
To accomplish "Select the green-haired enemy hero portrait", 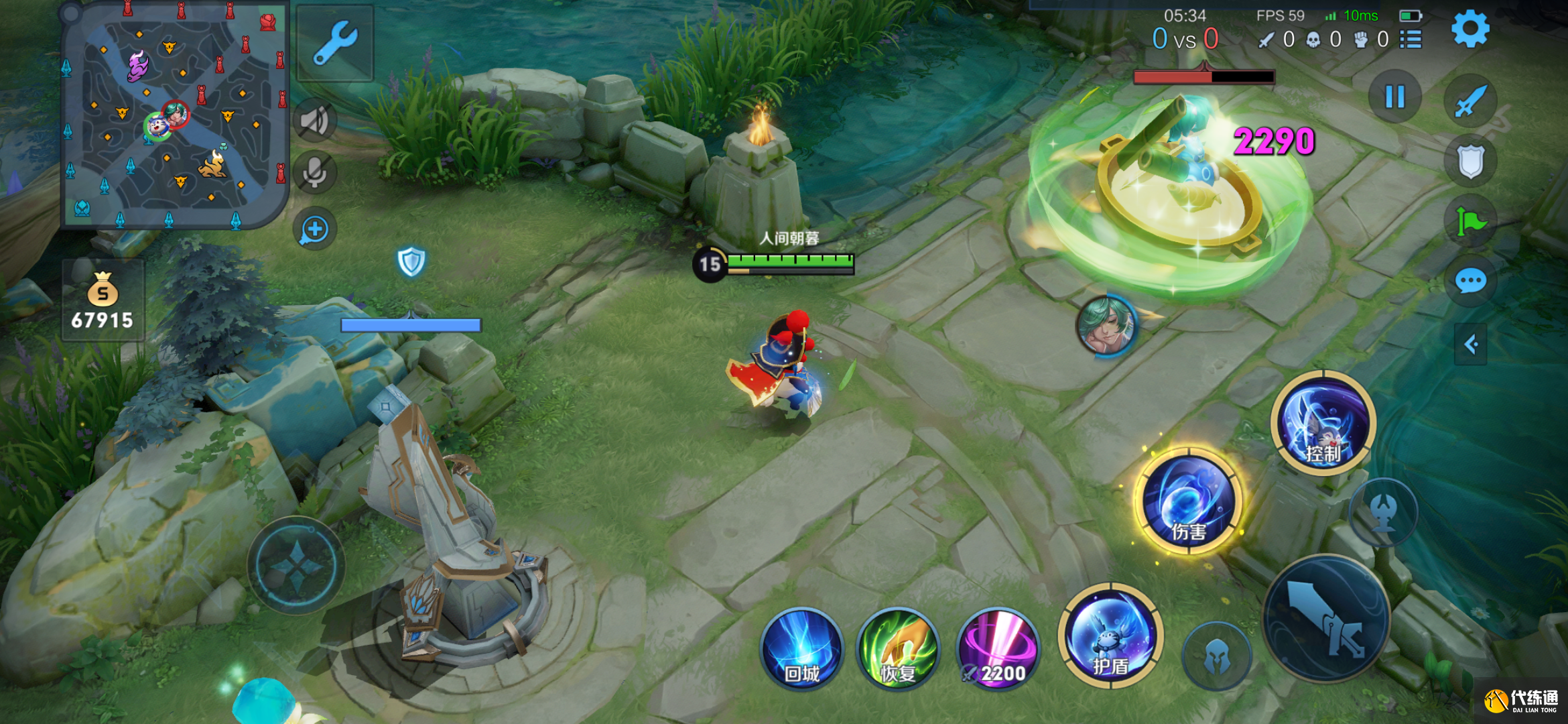I will pos(1106,326).
